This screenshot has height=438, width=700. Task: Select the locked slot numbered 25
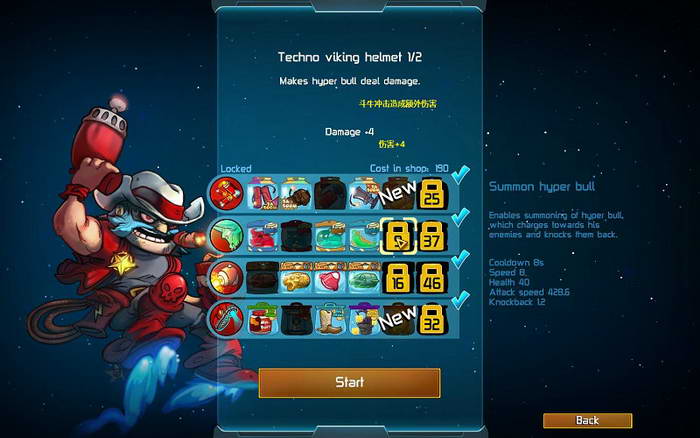(x=431, y=193)
